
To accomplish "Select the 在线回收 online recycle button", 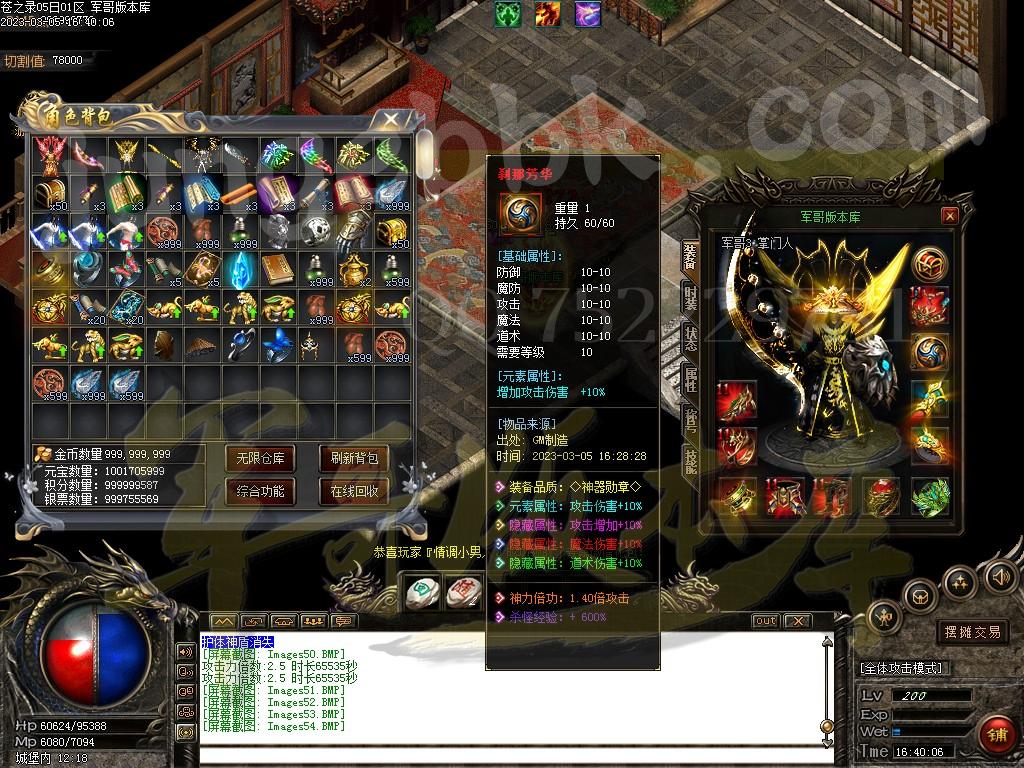I will pos(354,491).
